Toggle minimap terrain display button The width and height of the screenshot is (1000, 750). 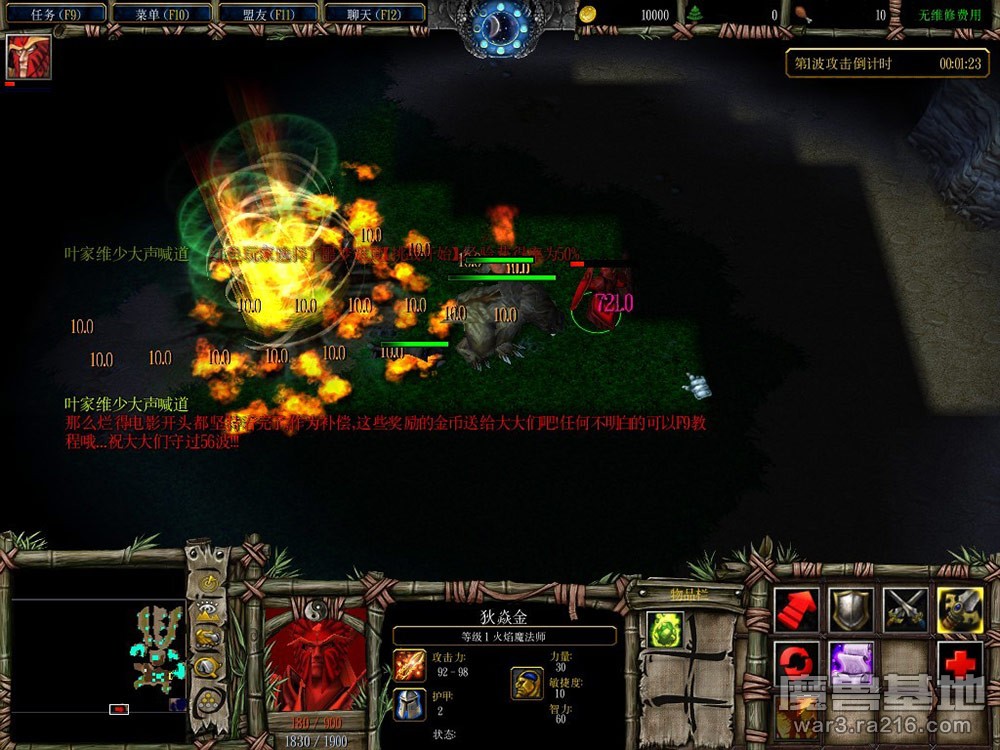tap(208, 611)
